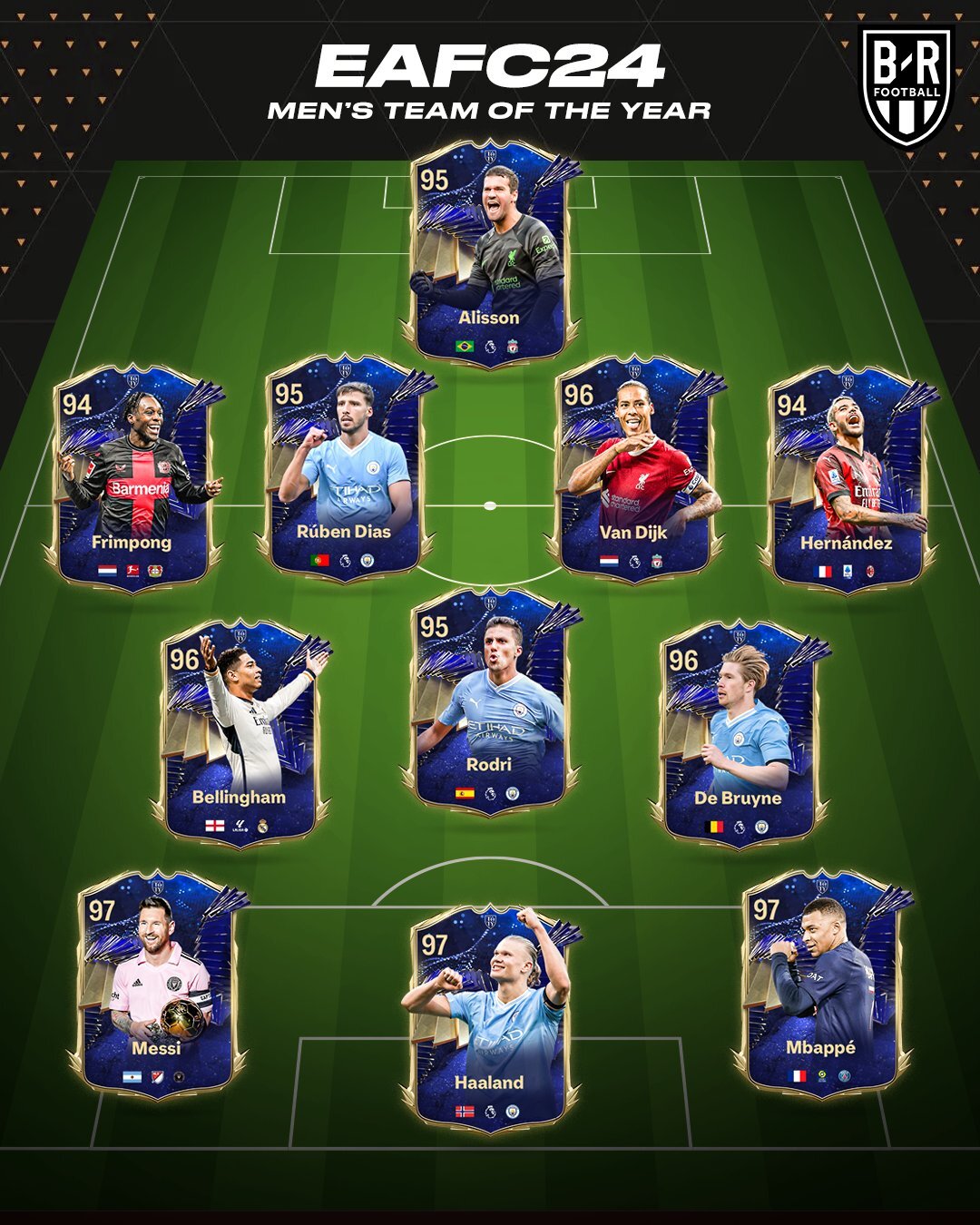Select the Van Dijk card
Viewport: 980px width, 1225px height.
[x=633, y=467]
